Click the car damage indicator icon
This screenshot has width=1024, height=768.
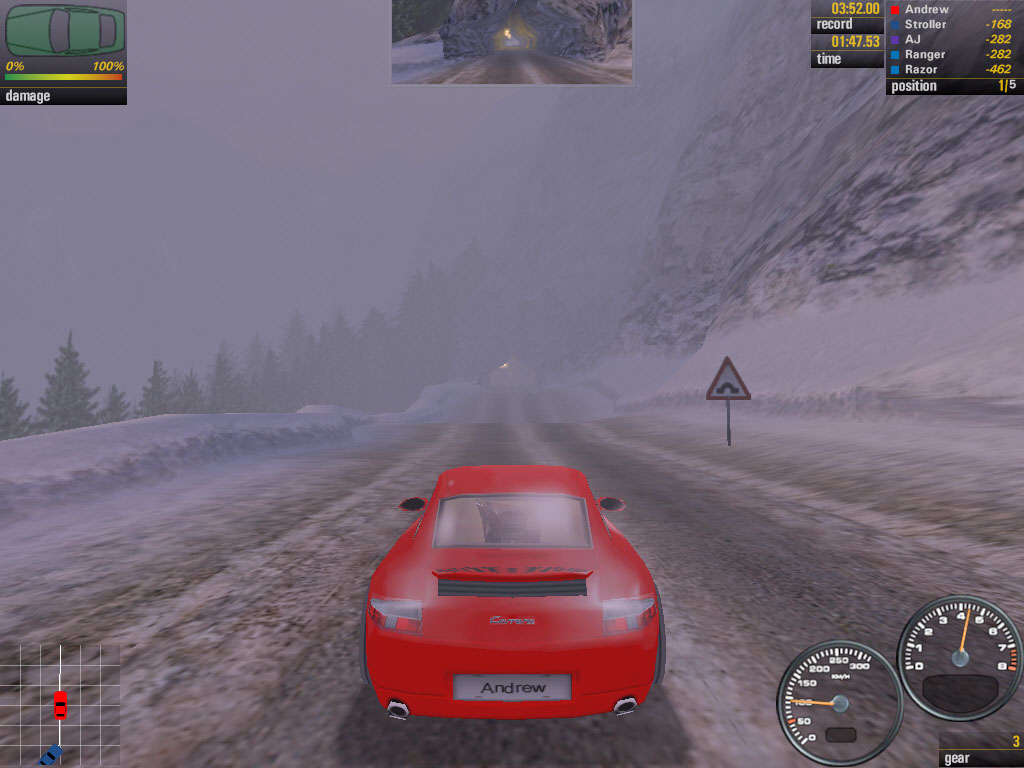[x=65, y=31]
